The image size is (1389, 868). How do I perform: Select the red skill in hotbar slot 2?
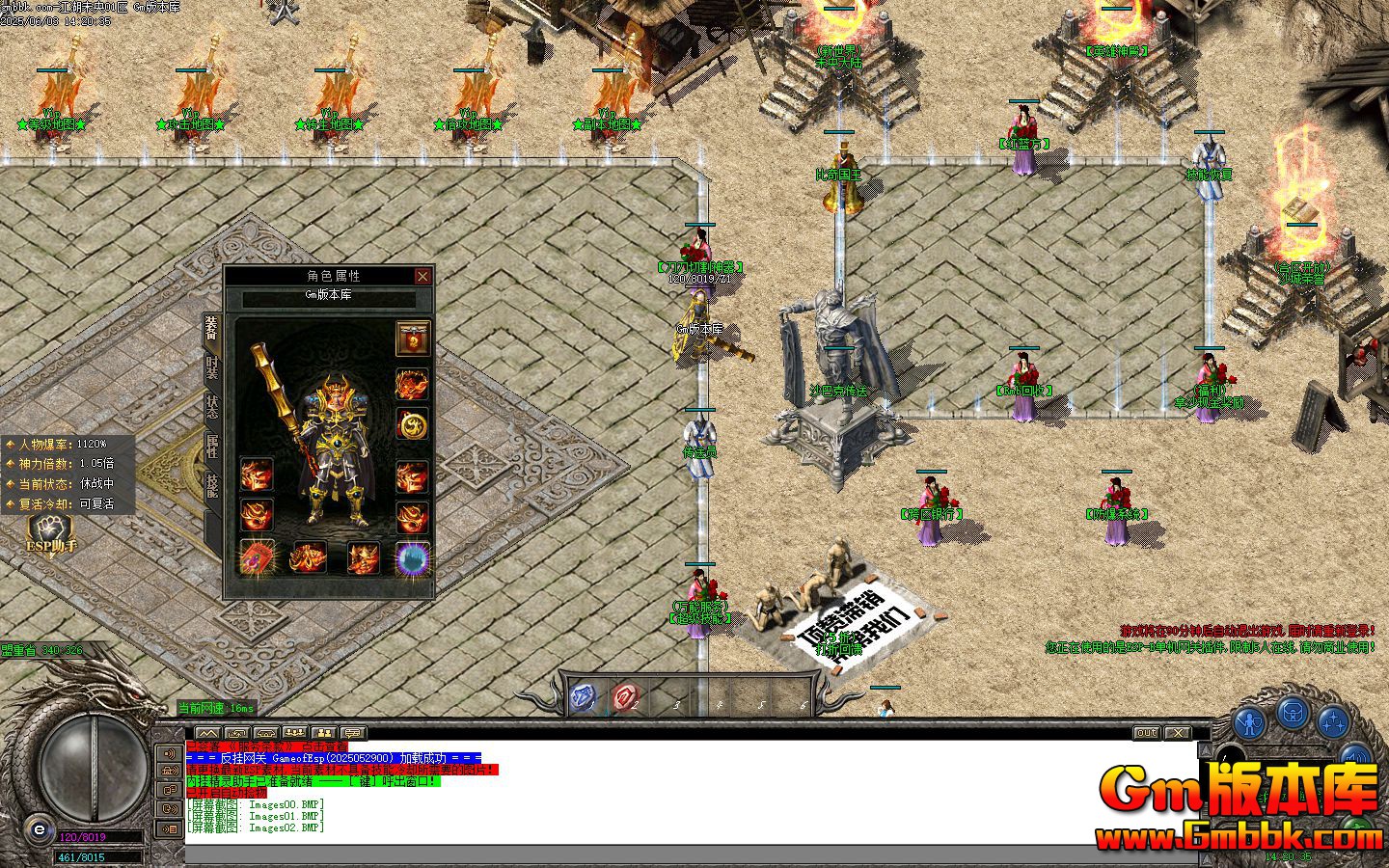coord(625,696)
